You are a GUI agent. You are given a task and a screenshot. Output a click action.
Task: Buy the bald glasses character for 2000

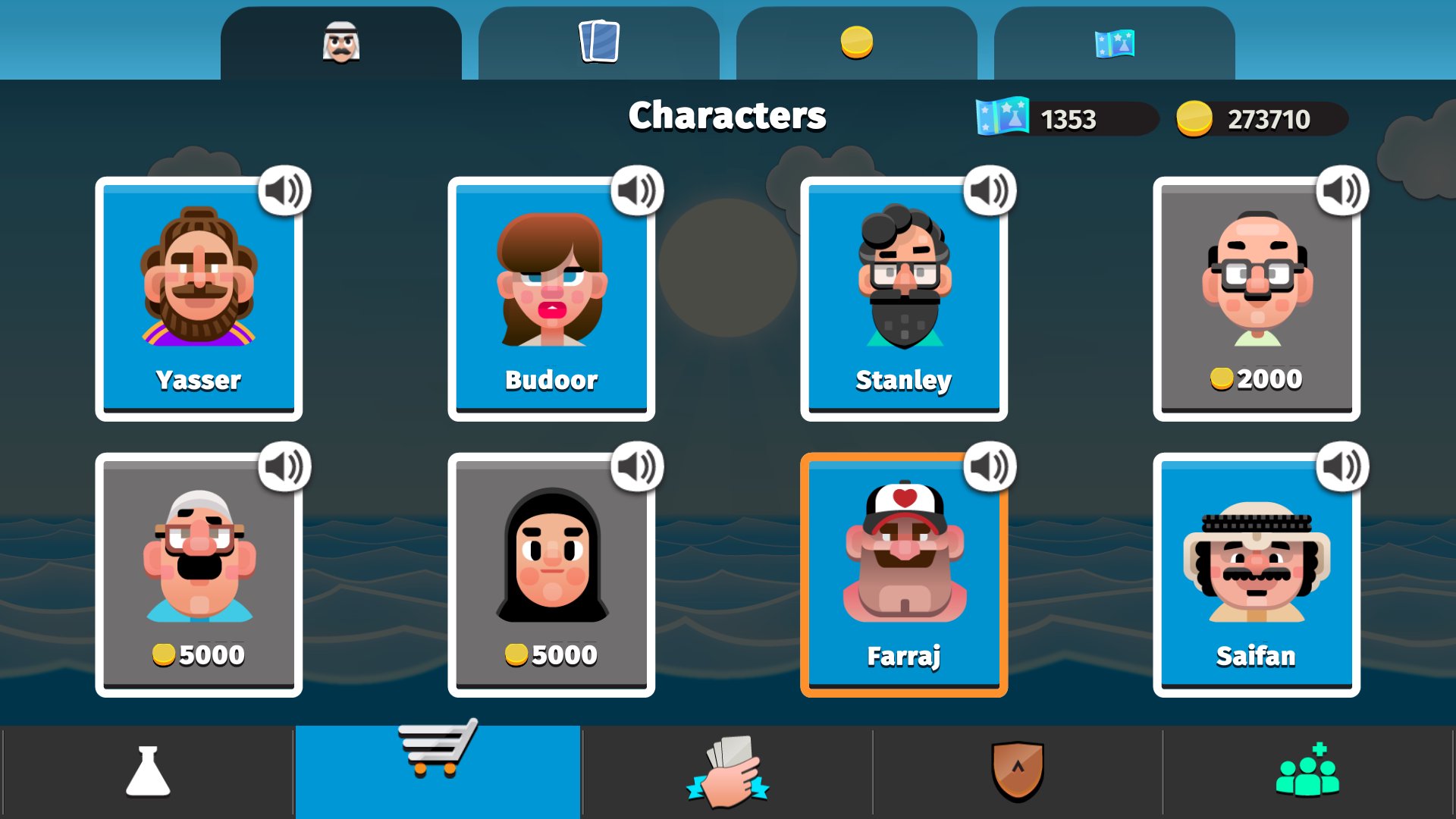point(1257,300)
